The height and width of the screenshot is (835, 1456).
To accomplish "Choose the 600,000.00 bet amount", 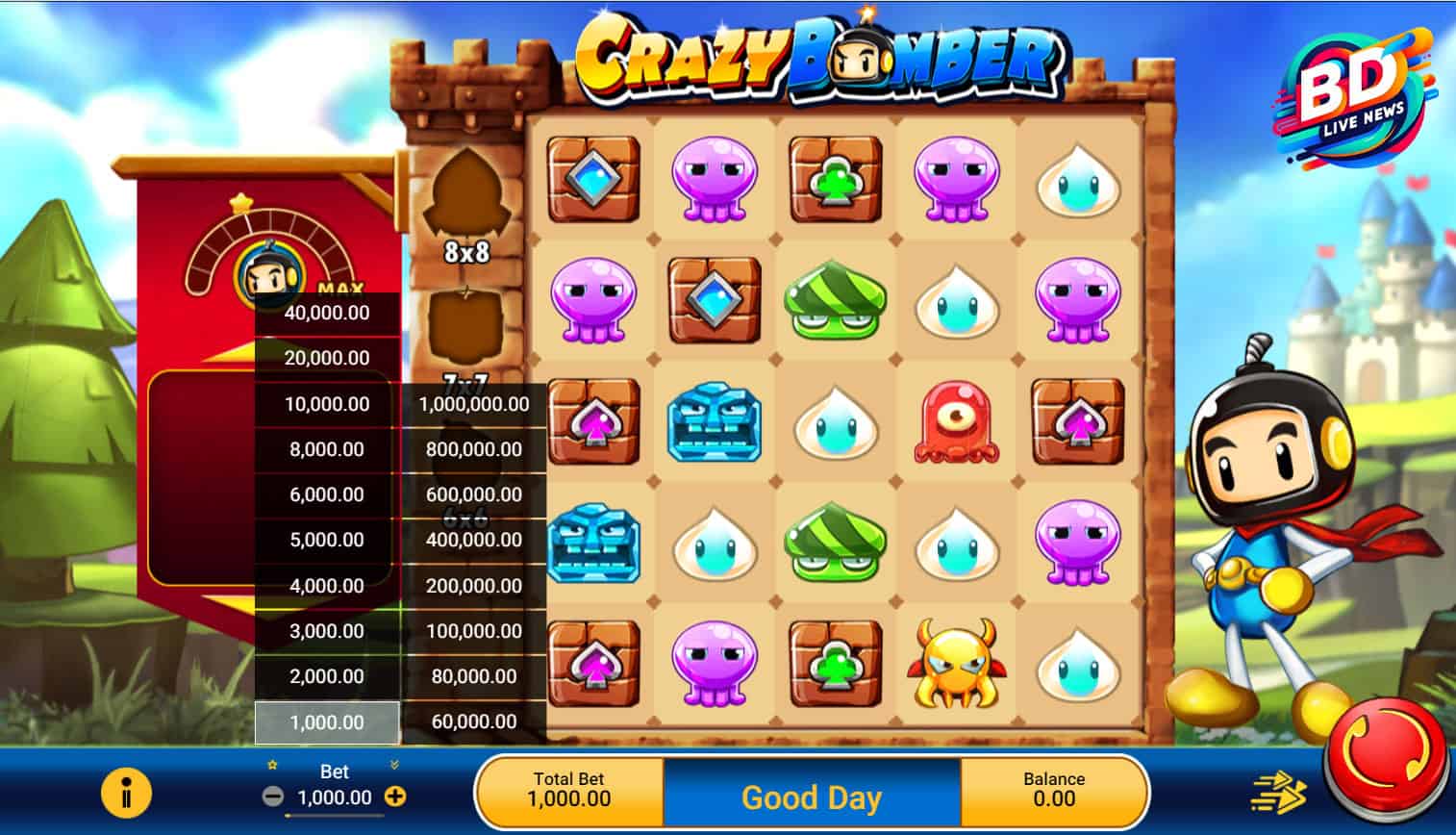I will (473, 494).
